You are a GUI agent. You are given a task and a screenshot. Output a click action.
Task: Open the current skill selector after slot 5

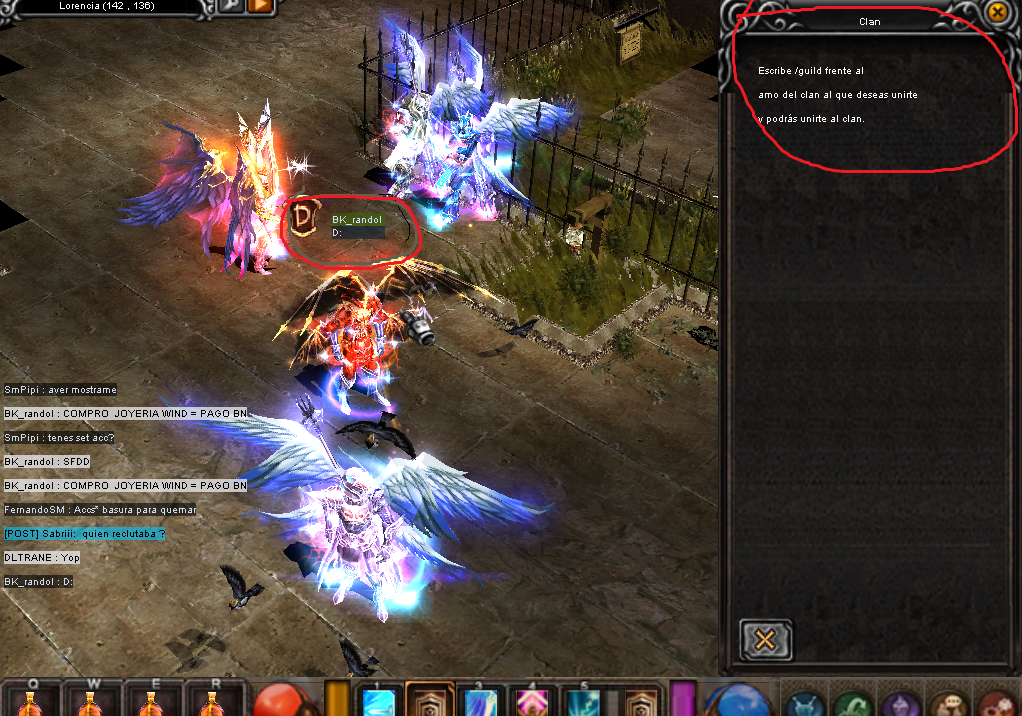click(x=637, y=701)
